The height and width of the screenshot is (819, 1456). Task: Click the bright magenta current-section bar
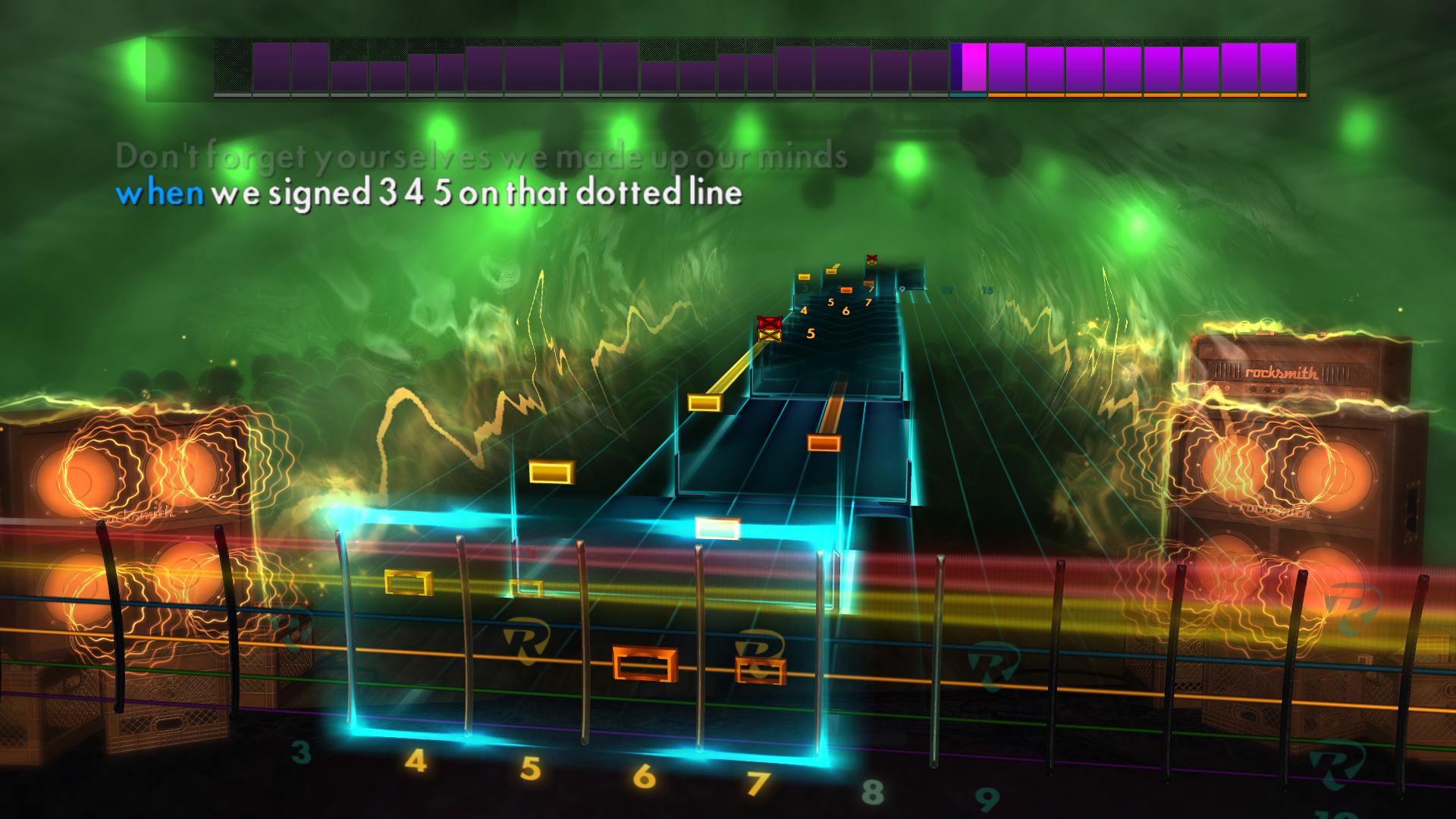[971, 68]
